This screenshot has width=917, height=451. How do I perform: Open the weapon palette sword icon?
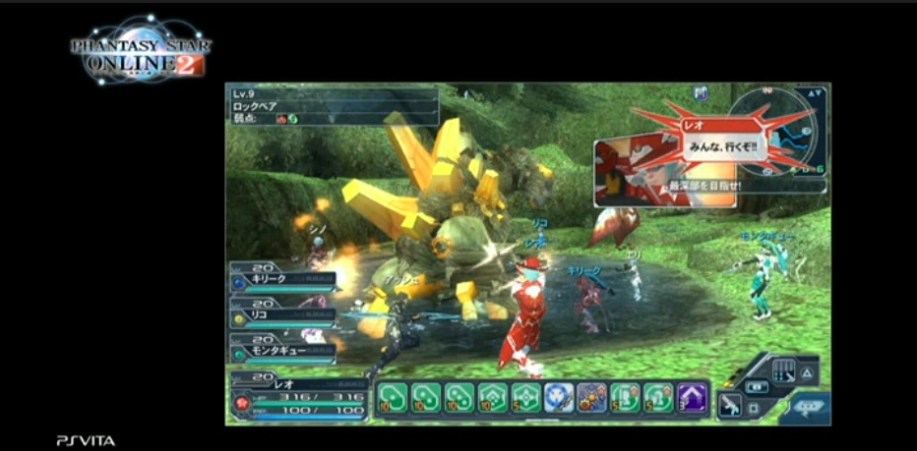731,404
